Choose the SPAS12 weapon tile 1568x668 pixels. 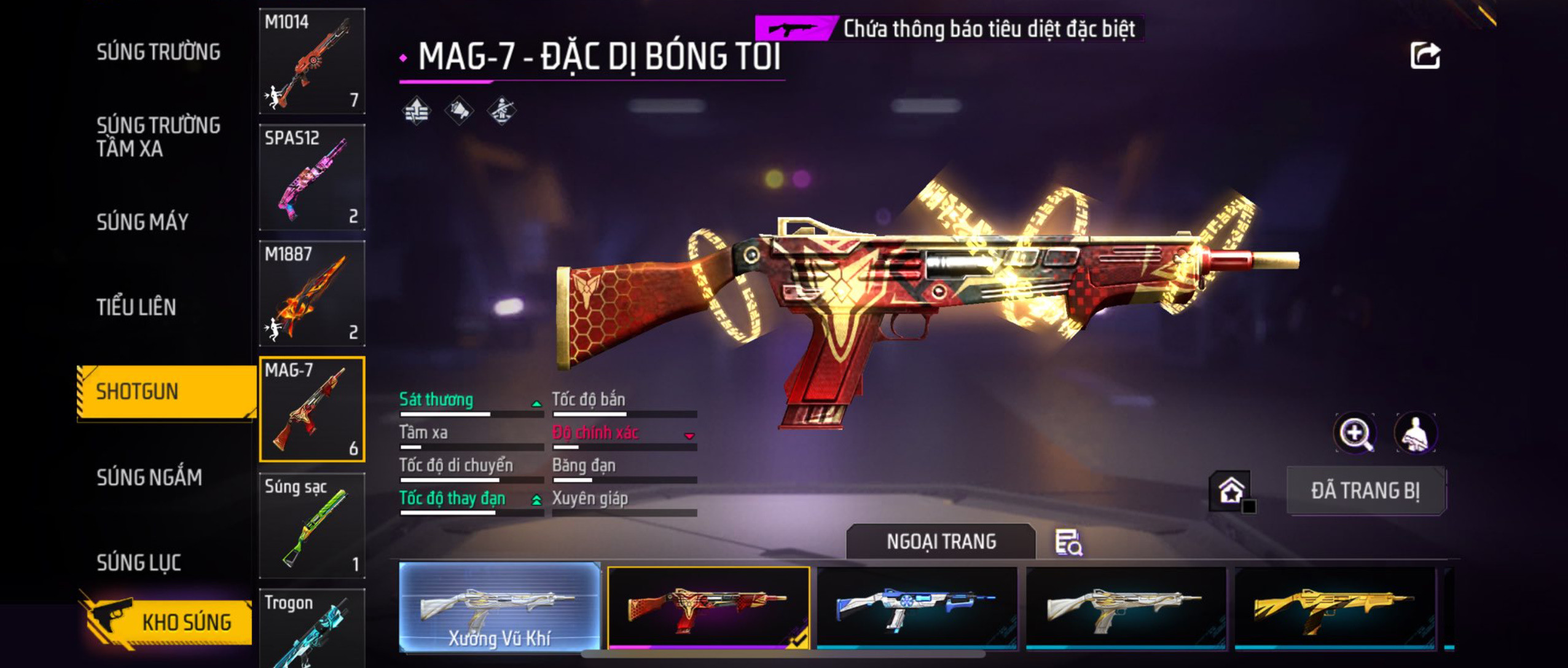[x=312, y=177]
